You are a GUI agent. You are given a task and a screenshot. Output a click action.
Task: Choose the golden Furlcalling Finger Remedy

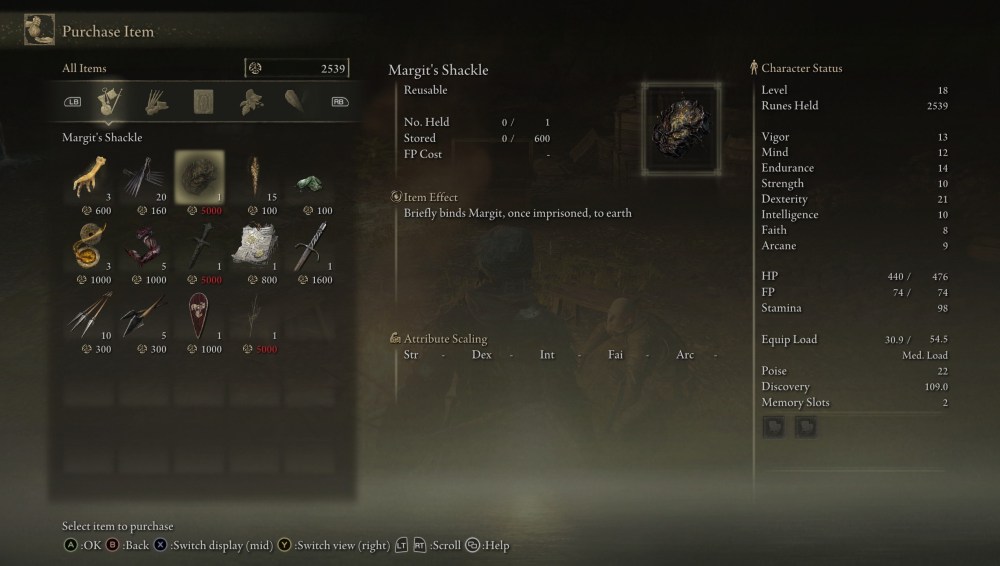[x=89, y=246]
